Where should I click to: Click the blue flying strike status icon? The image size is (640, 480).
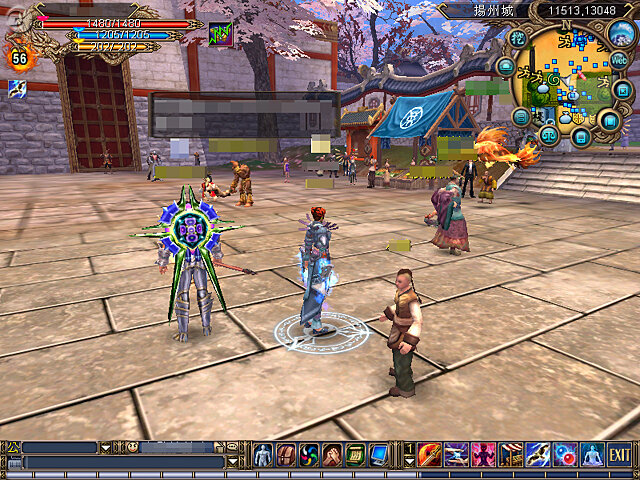click(x=17, y=89)
